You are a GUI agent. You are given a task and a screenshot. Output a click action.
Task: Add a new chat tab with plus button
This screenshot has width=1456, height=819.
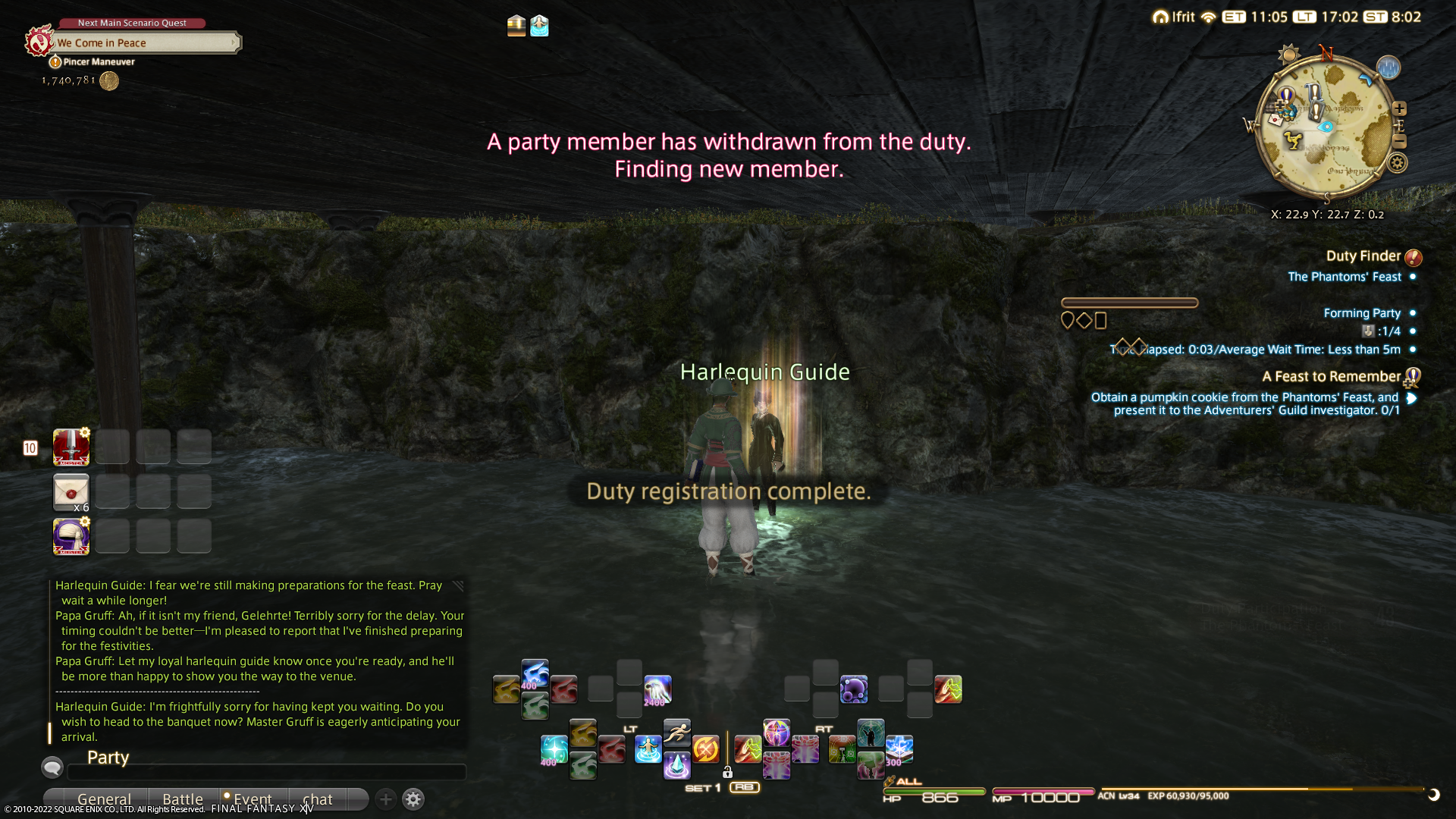coord(385,799)
